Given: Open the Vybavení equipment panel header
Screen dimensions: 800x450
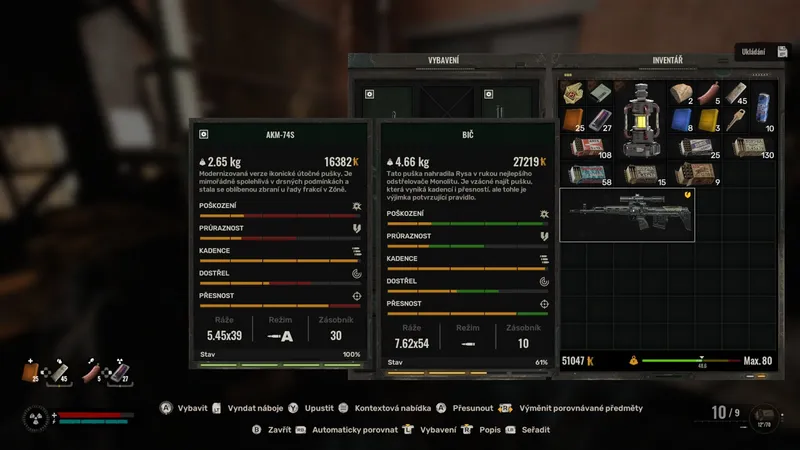Looking at the screenshot, I should tap(443, 61).
